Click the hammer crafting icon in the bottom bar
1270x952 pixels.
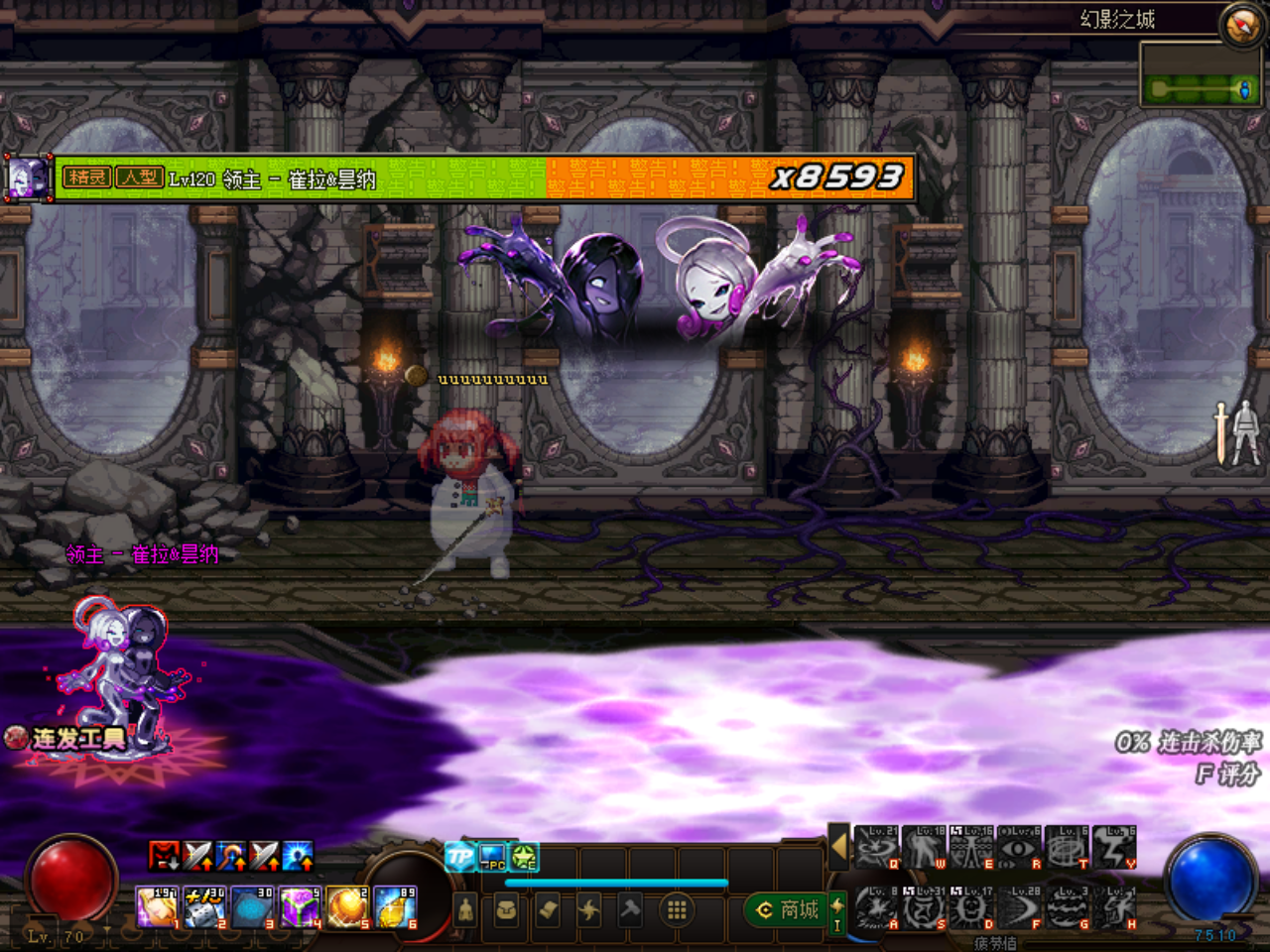629,910
